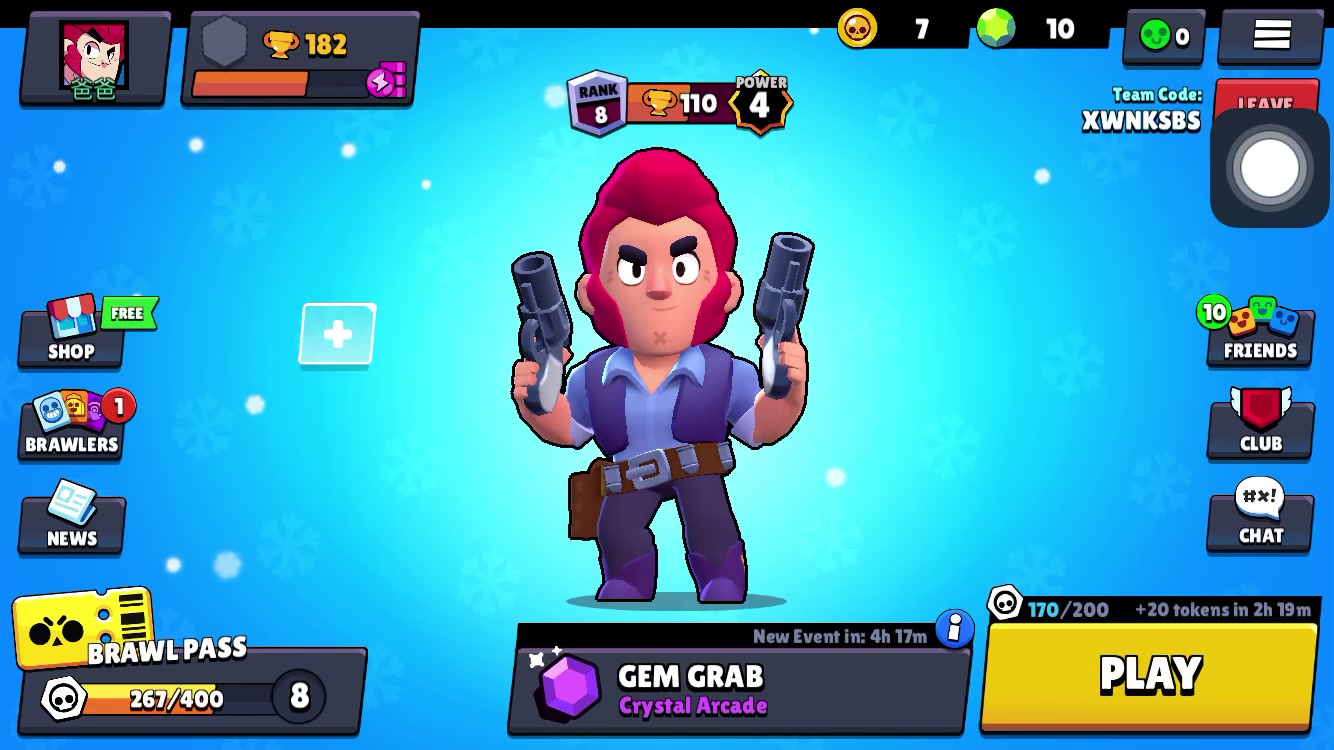This screenshot has width=1334, height=750.
Task: Invite a teammate using the plus slot
Action: pos(338,334)
